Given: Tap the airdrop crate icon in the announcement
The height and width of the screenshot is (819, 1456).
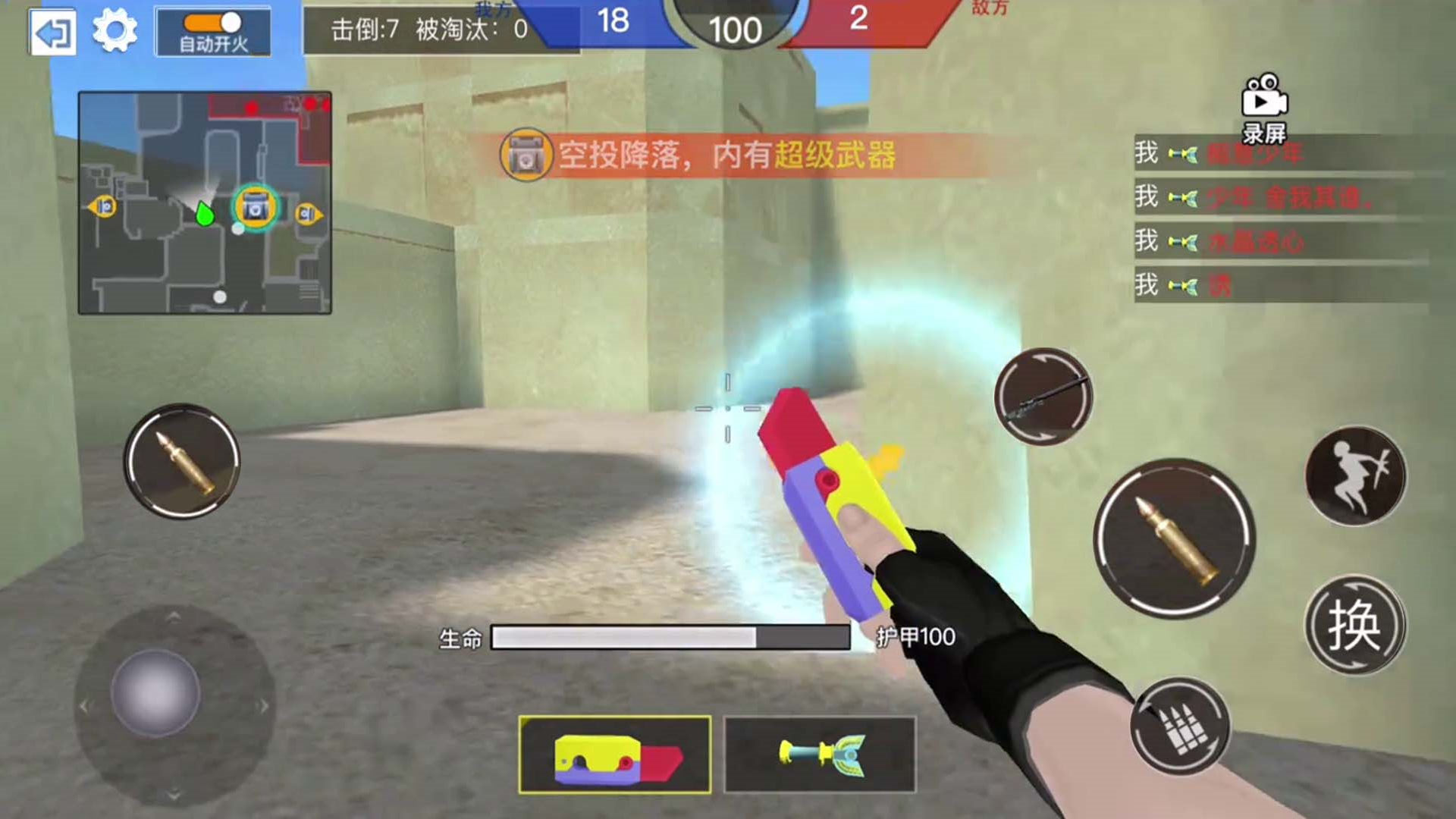Looking at the screenshot, I should click(x=529, y=153).
